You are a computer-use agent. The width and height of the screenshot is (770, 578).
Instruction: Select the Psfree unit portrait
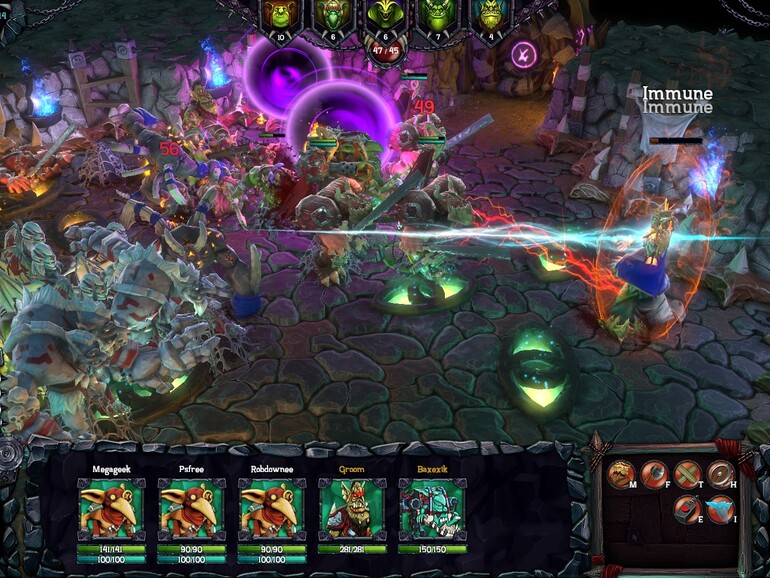[x=191, y=508]
